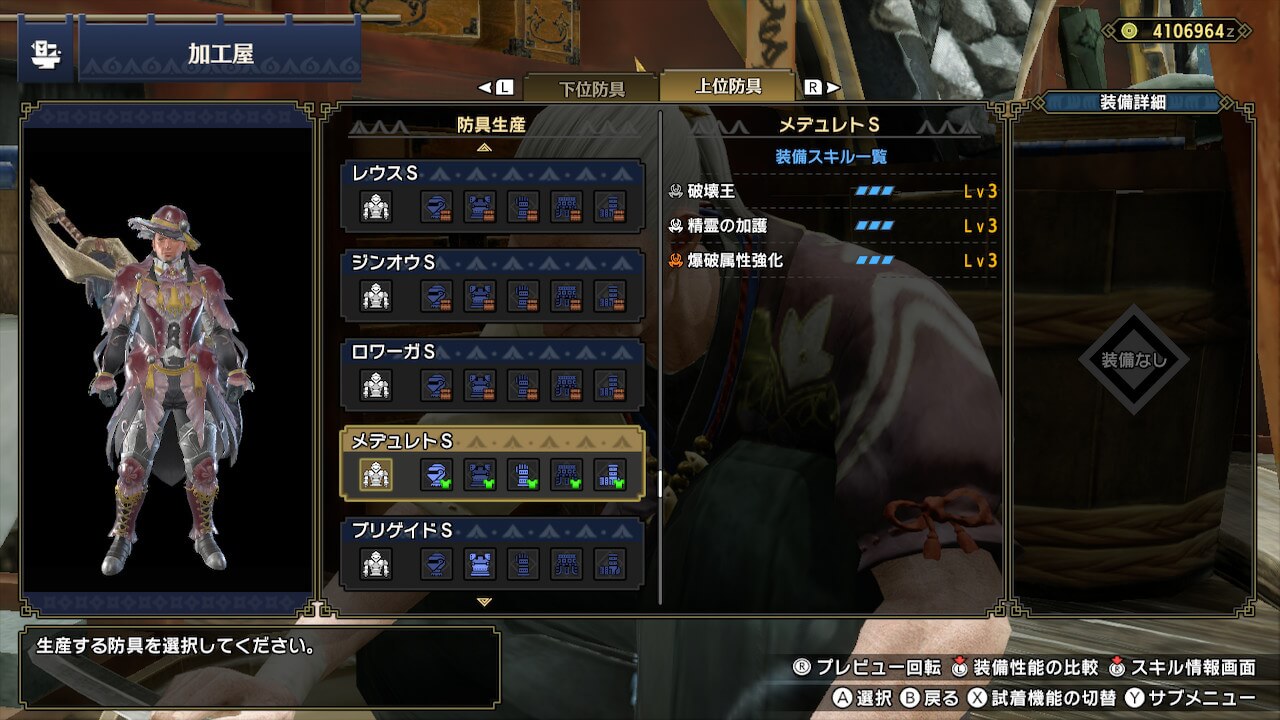
Task: Switch to the 下位防具 tab
Action: coord(591,88)
